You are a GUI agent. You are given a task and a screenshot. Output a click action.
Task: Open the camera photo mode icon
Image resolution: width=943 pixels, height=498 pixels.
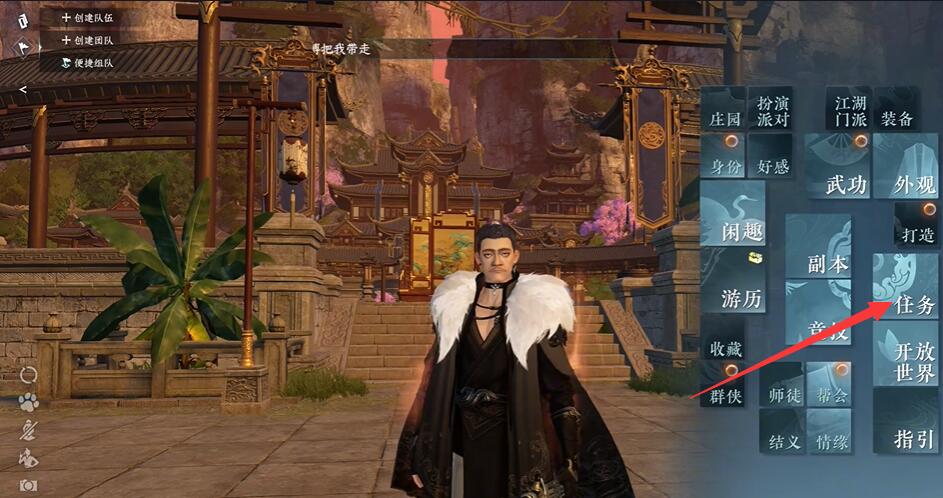pos(28,485)
